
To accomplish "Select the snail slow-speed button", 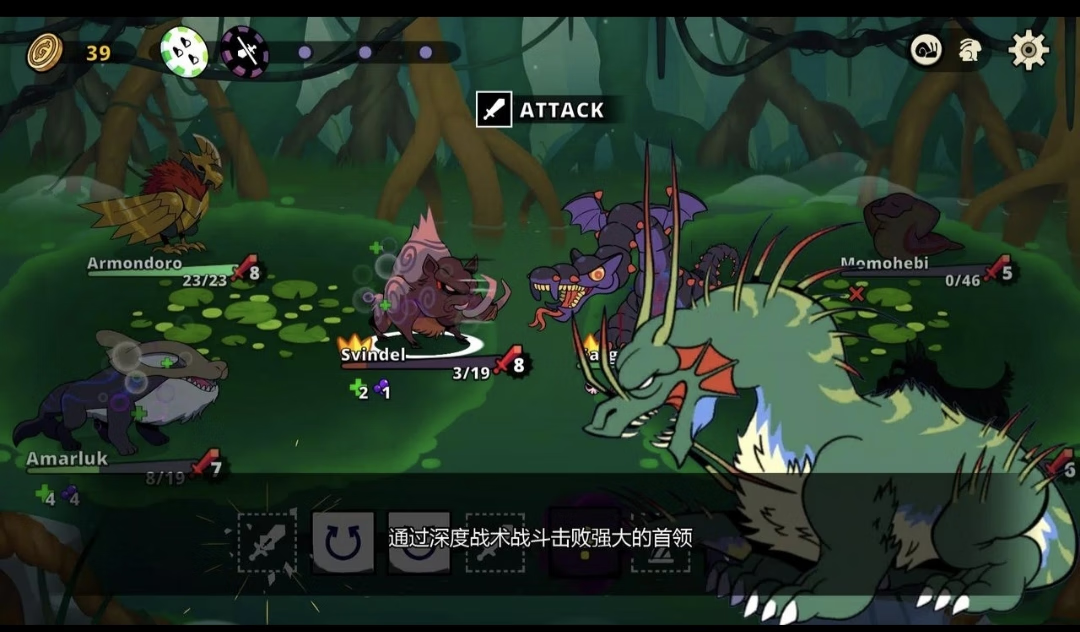I will pos(926,50).
